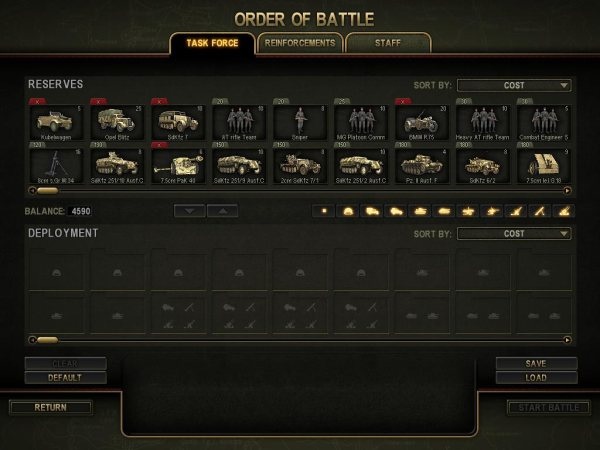600x450 pixels.
Task: Choose the Heavy AT rifle Team card
Action: click(479, 122)
